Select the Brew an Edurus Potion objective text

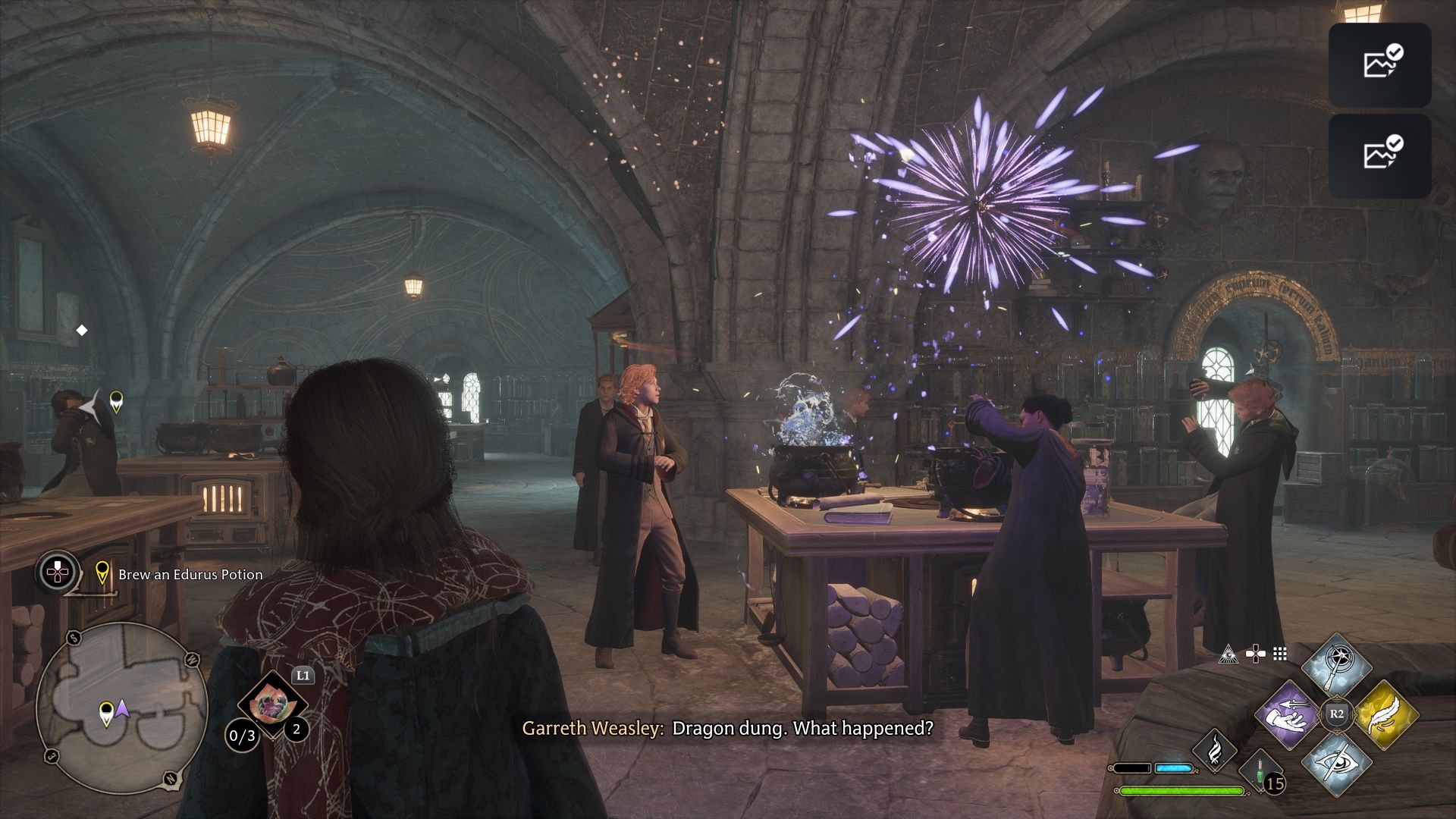[190, 575]
